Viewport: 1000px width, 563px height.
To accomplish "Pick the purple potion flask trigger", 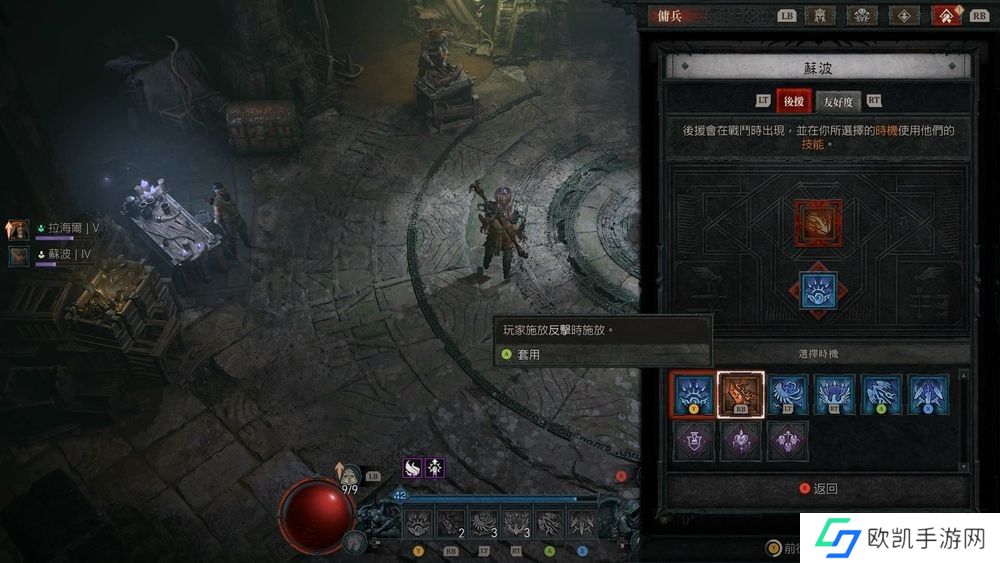I will (693, 441).
